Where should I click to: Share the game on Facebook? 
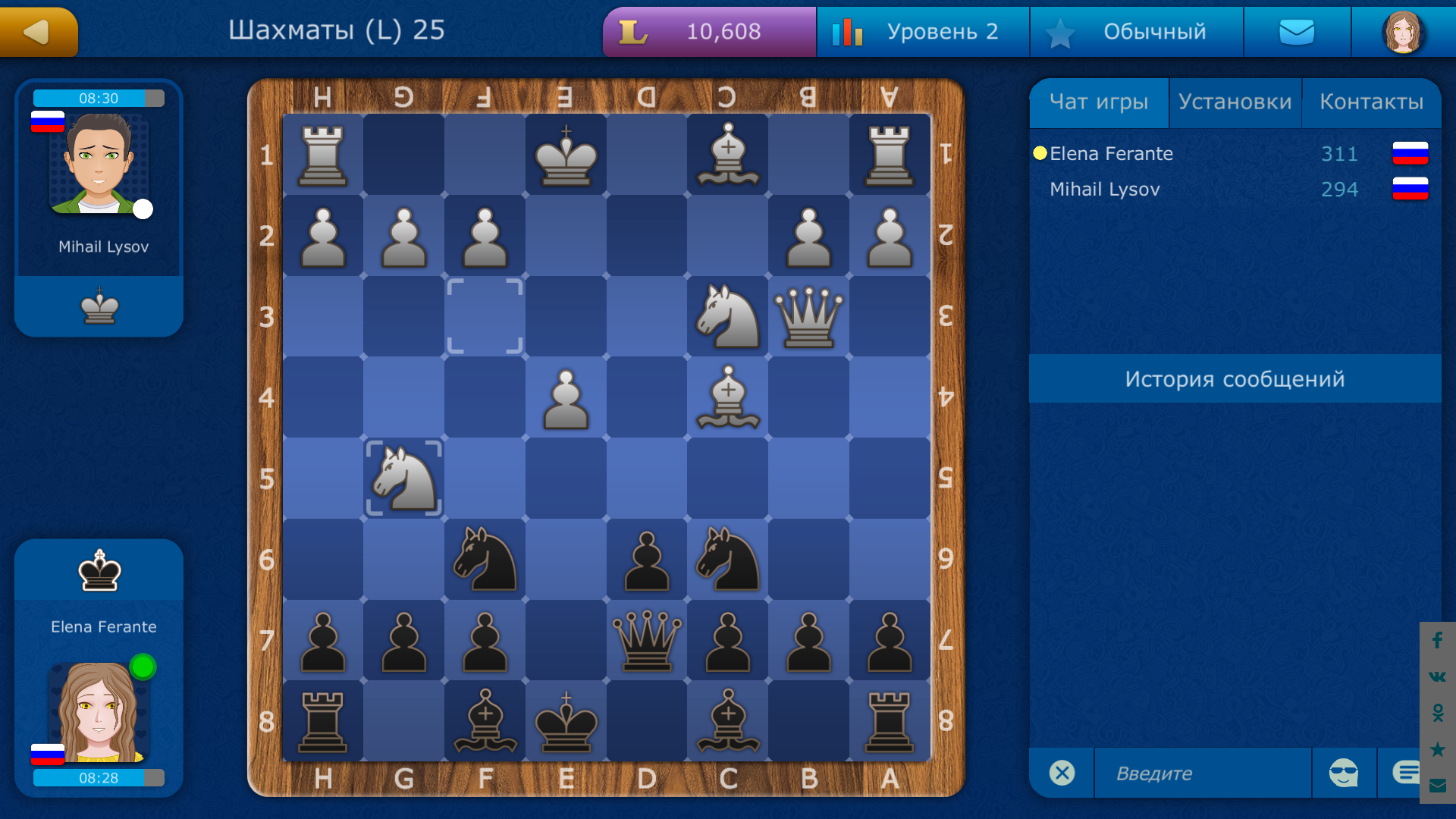pyautogui.click(x=1436, y=641)
